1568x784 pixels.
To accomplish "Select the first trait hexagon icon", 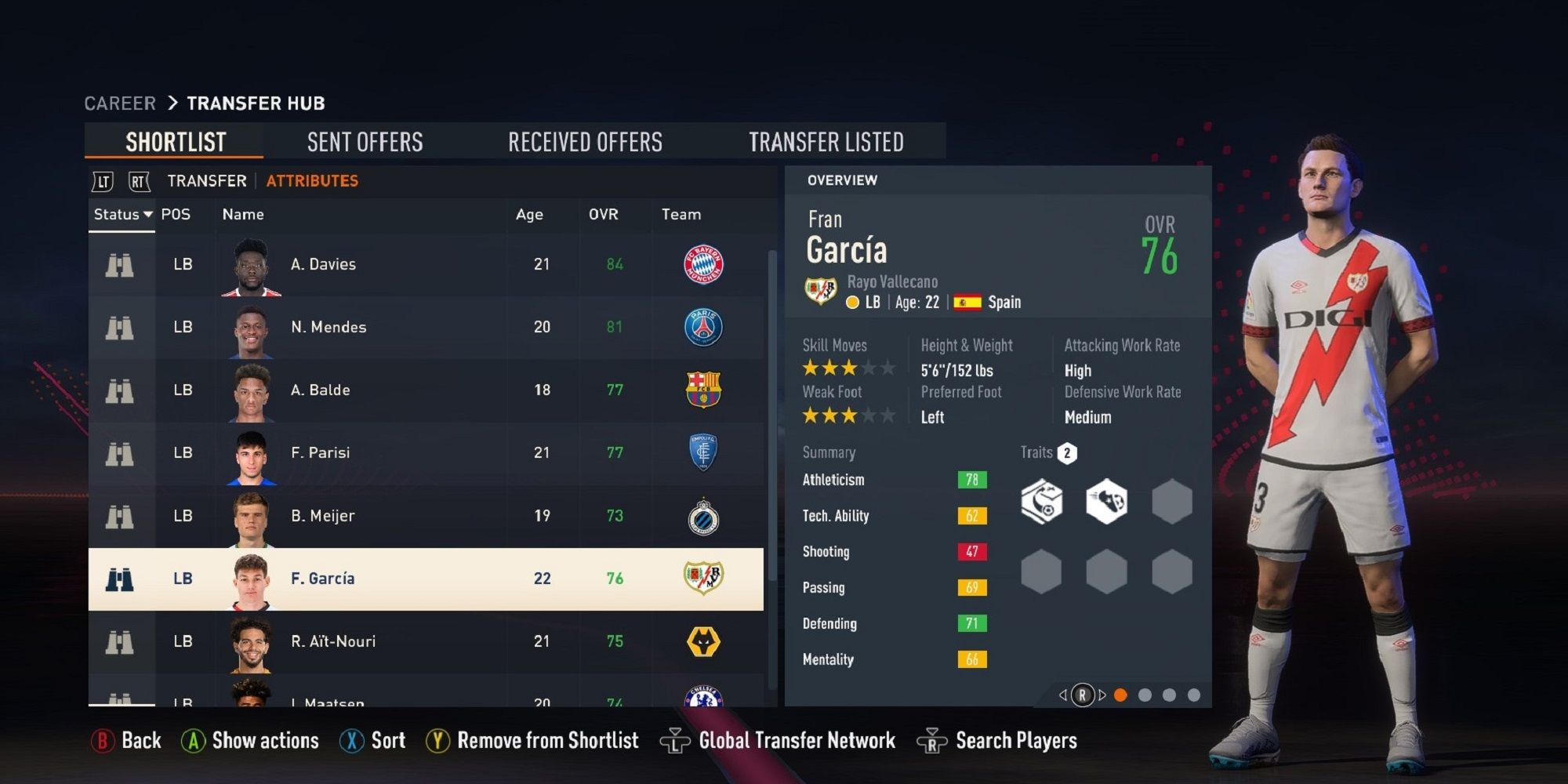I will coord(1041,503).
